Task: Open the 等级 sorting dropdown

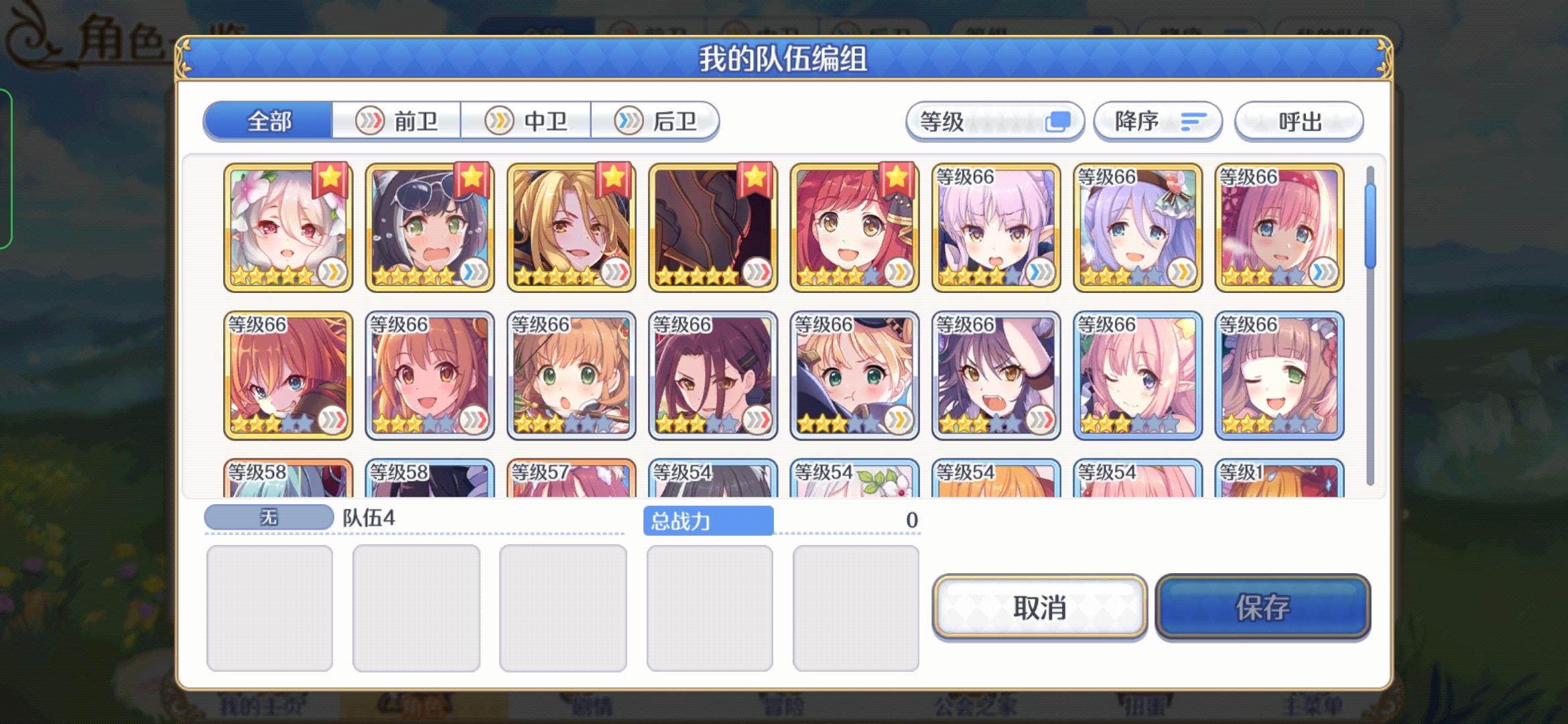Action: [994, 121]
